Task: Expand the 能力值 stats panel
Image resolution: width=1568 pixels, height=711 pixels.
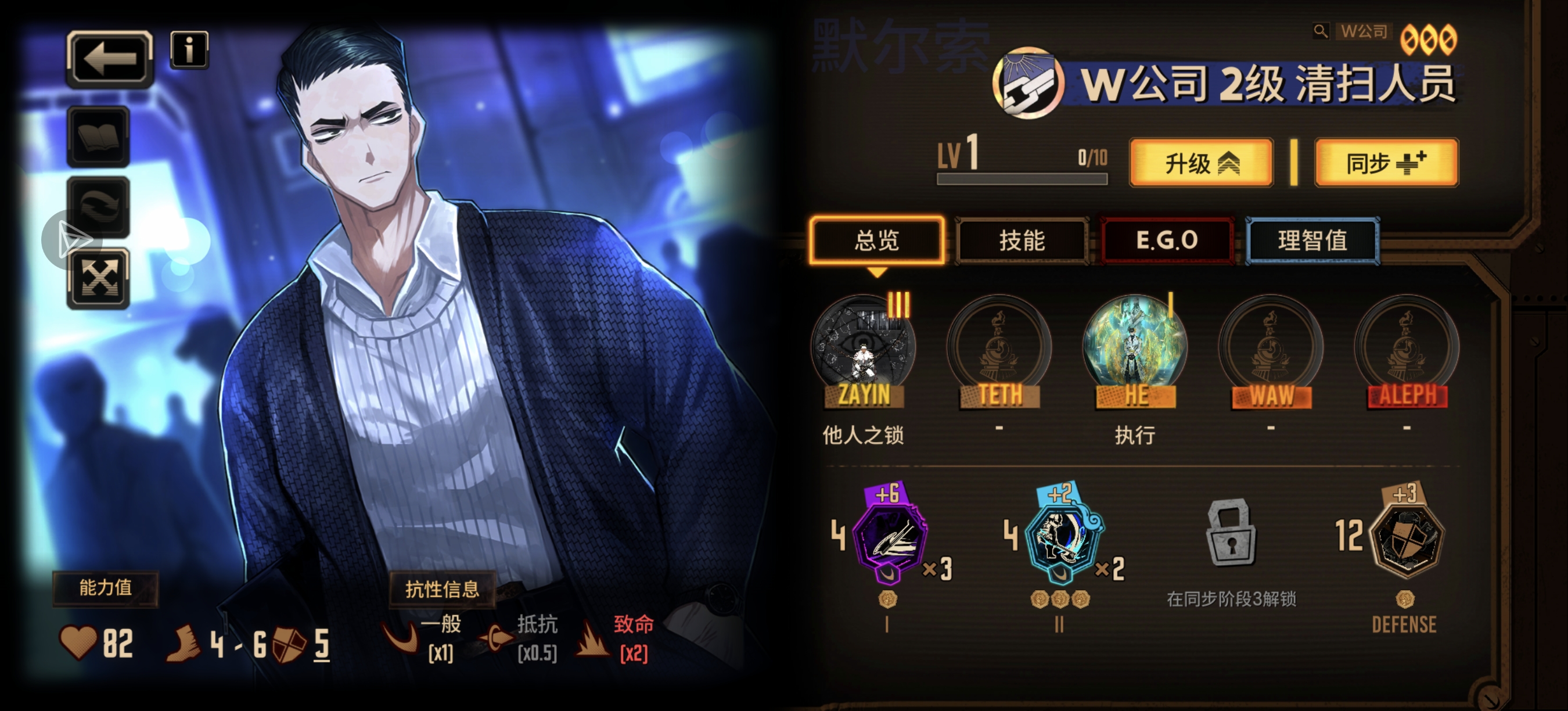Action: [x=105, y=588]
